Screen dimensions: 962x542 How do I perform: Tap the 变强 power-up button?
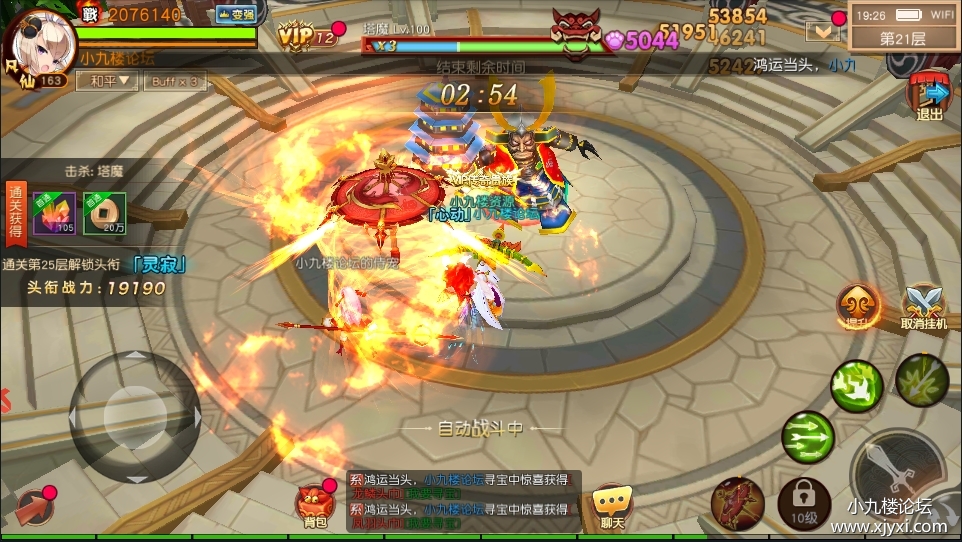[236, 14]
